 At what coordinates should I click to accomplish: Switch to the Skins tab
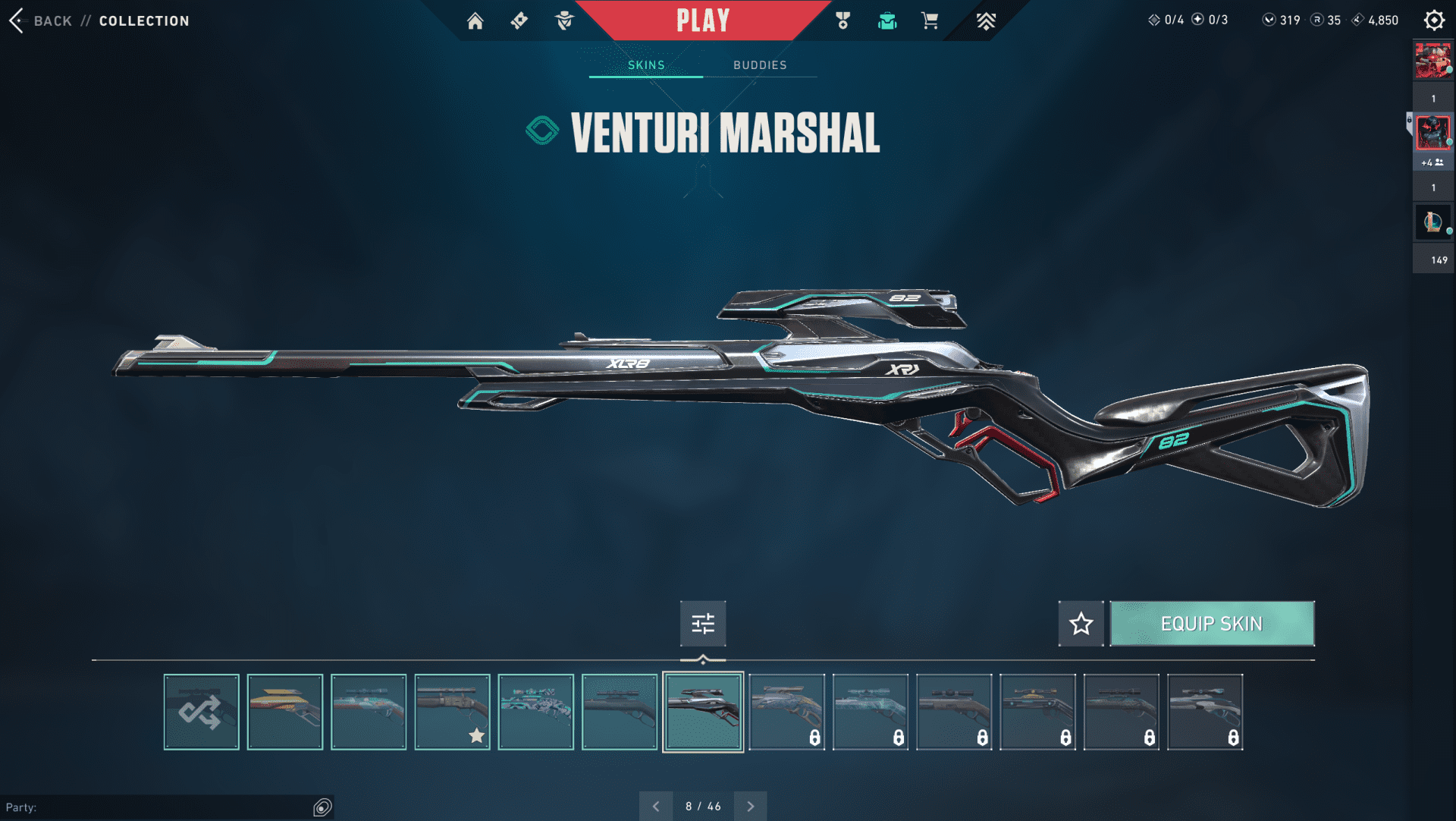tap(646, 65)
